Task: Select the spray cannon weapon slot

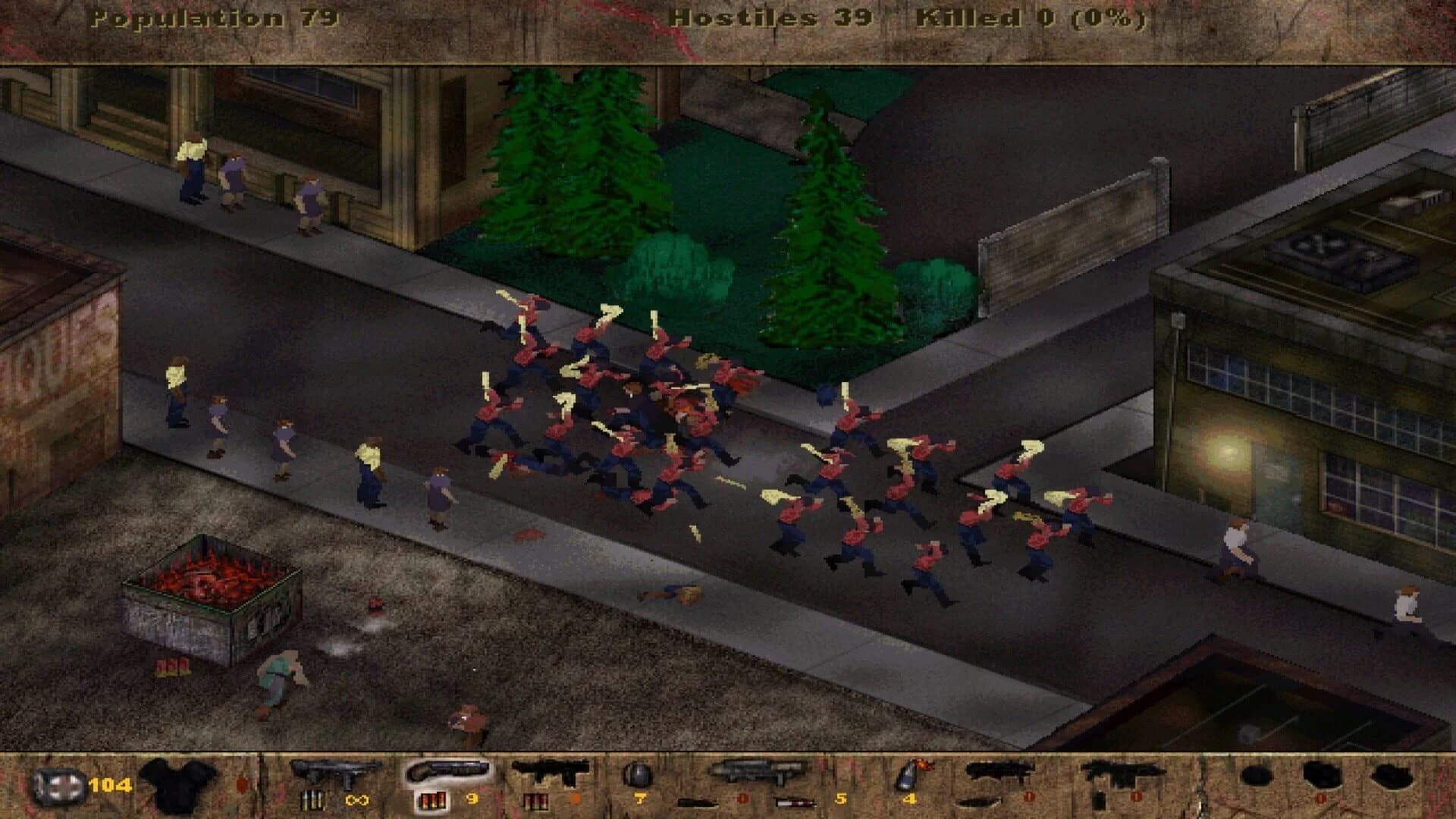Action: pos(550,773)
